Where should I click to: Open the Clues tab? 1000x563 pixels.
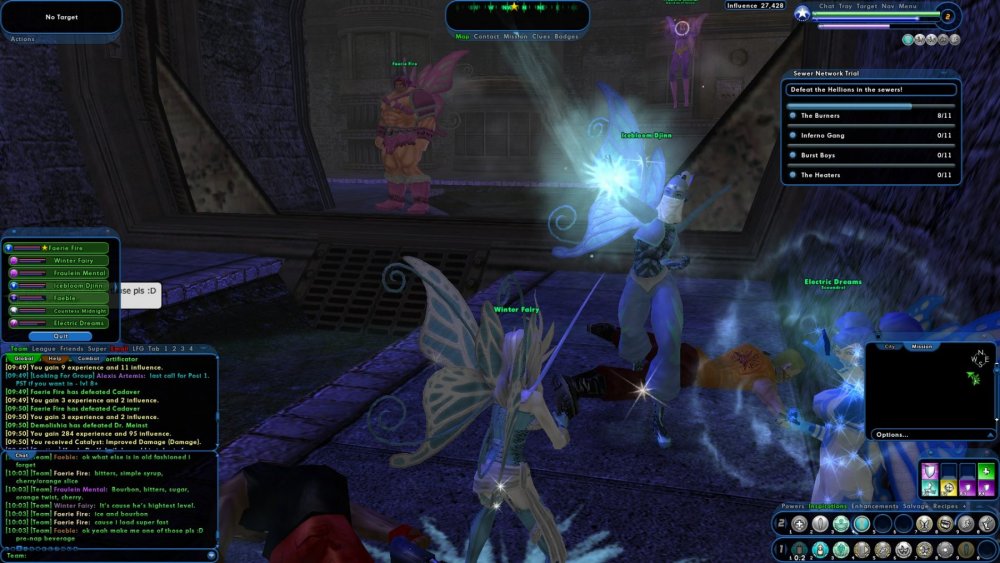(541, 36)
